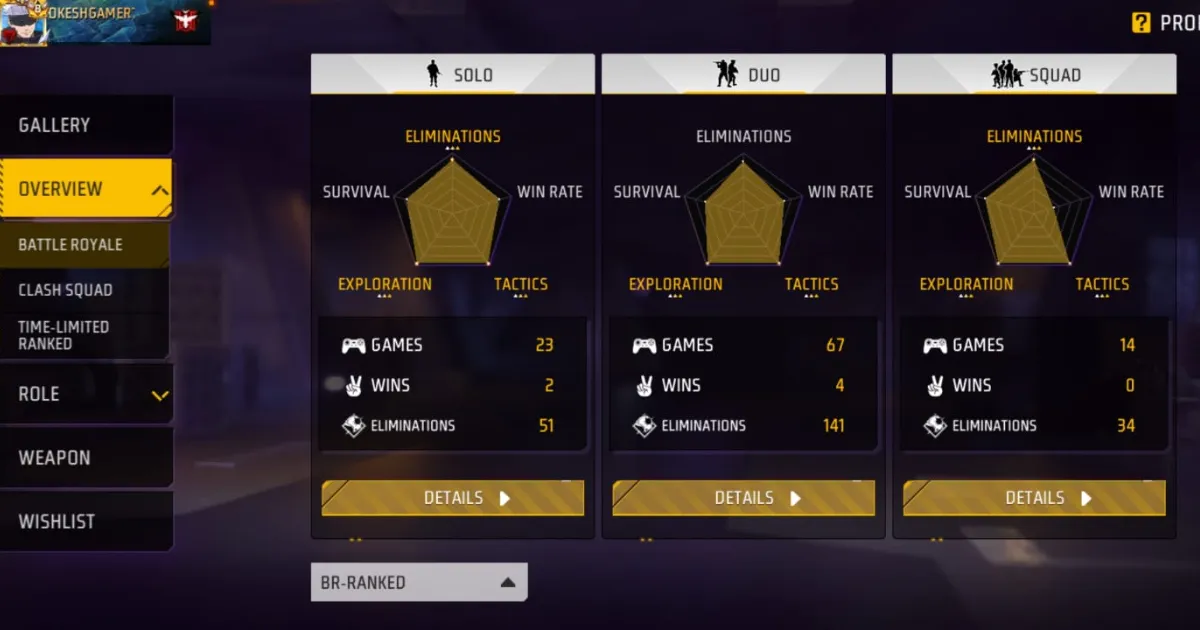Show Time-Limited Ranked stats
1200x630 pixels.
tap(85, 335)
